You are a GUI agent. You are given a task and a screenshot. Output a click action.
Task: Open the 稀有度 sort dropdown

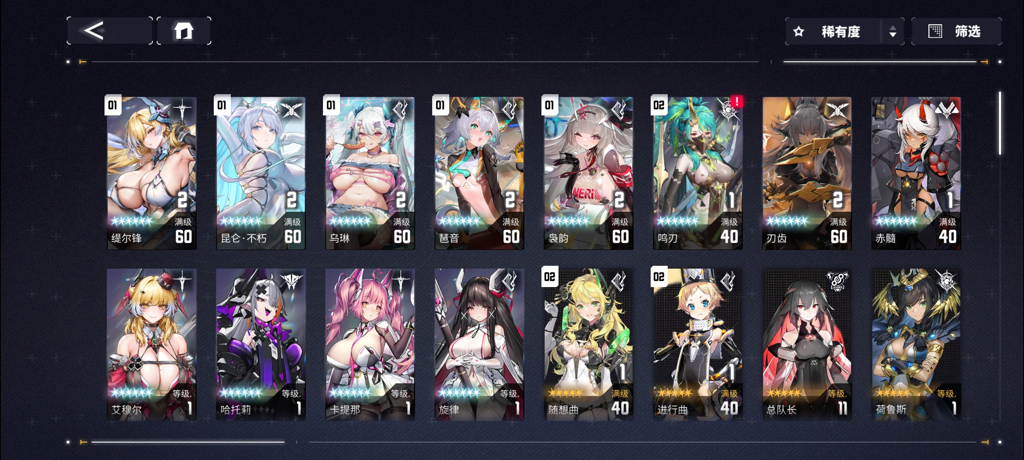(x=844, y=32)
